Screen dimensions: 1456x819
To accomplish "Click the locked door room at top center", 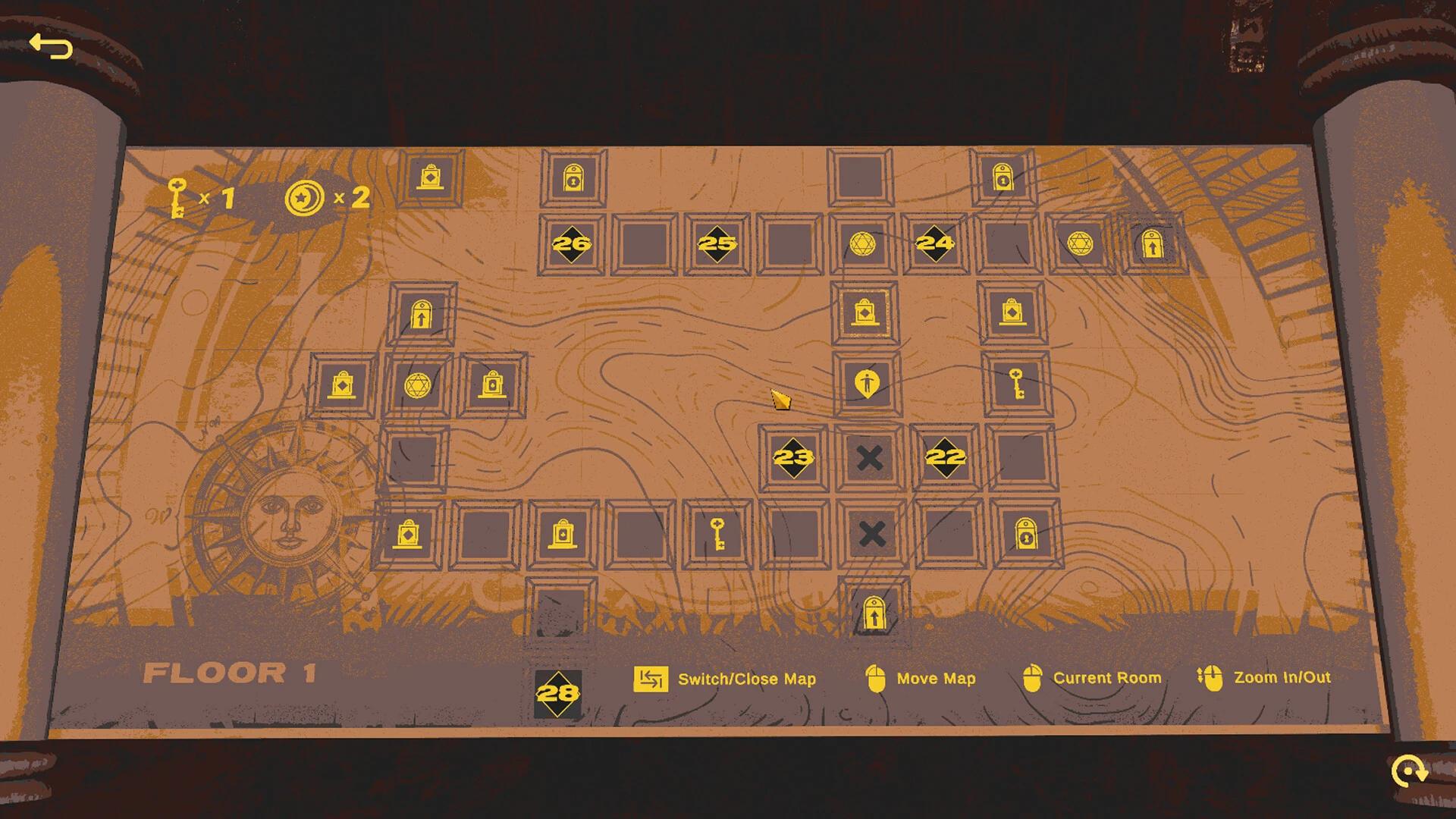I will pos(573,176).
